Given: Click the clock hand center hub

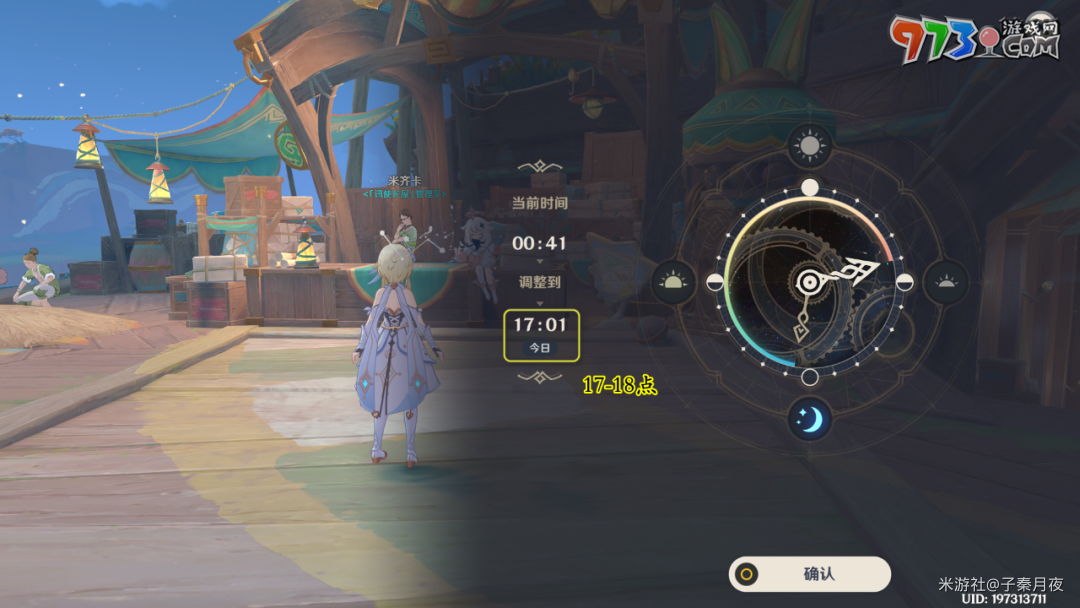Looking at the screenshot, I should point(809,283).
